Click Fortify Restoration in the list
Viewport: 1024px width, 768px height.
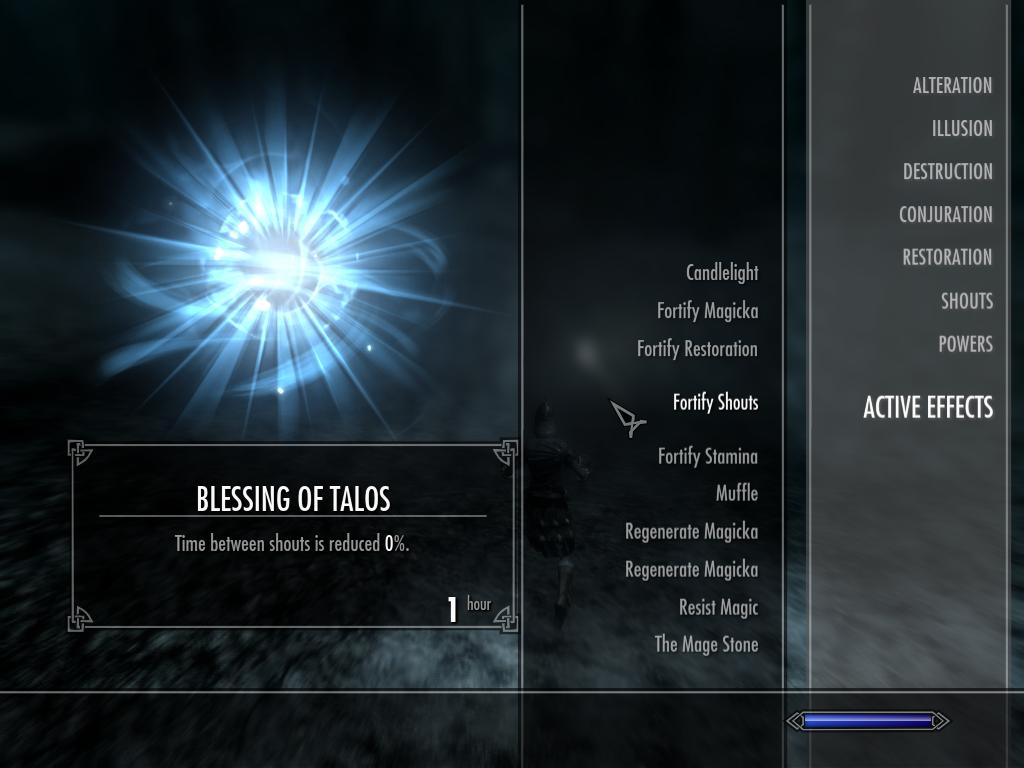(x=697, y=349)
